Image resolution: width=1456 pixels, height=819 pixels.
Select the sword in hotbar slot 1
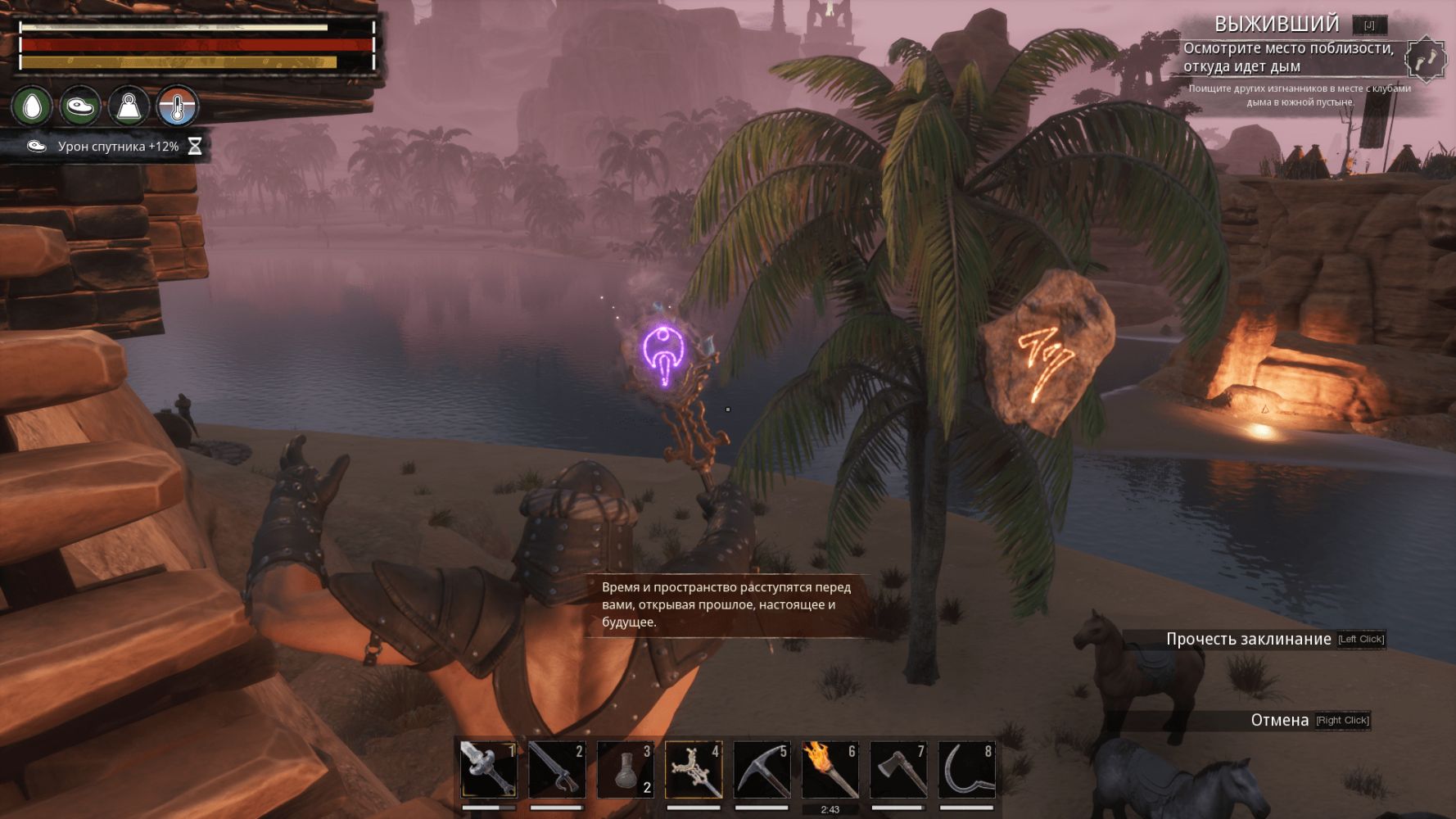coord(488,770)
